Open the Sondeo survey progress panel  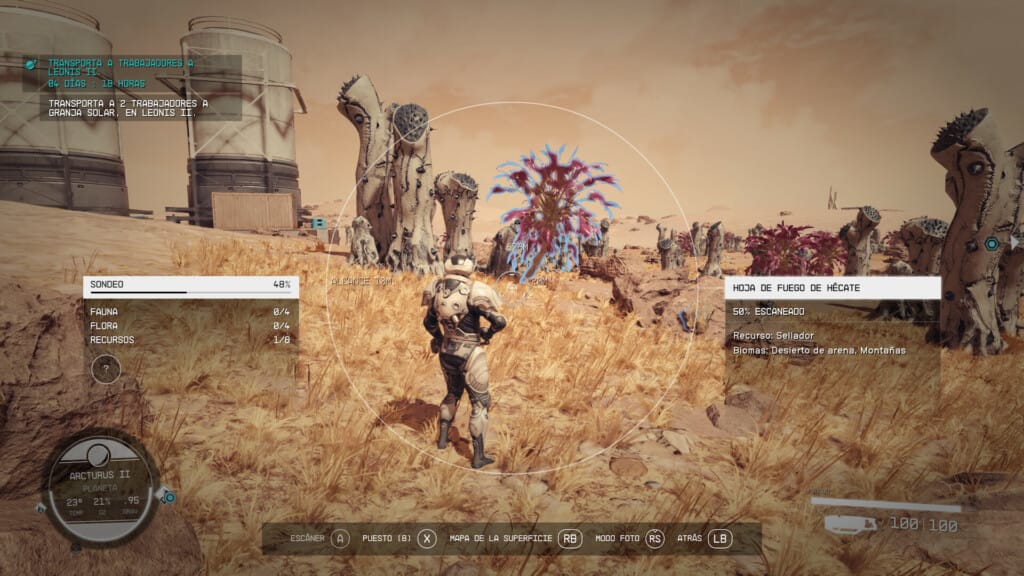pos(190,285)
